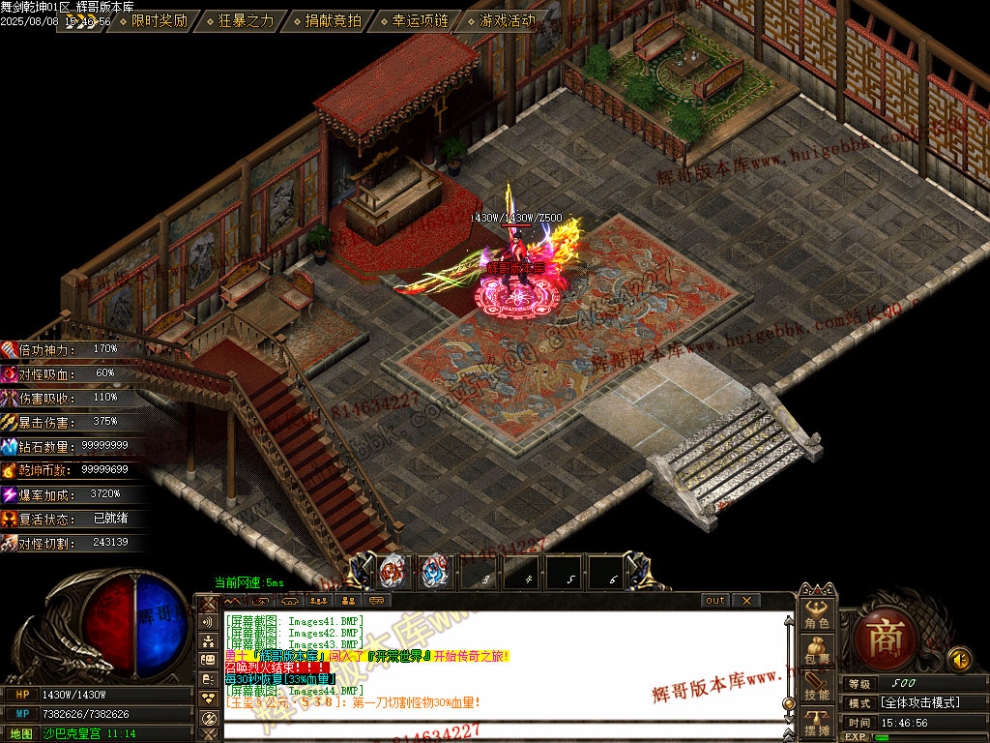Close the chat panel with X
The height and width of the screenshot is (743, 990).
coord(746,601)
